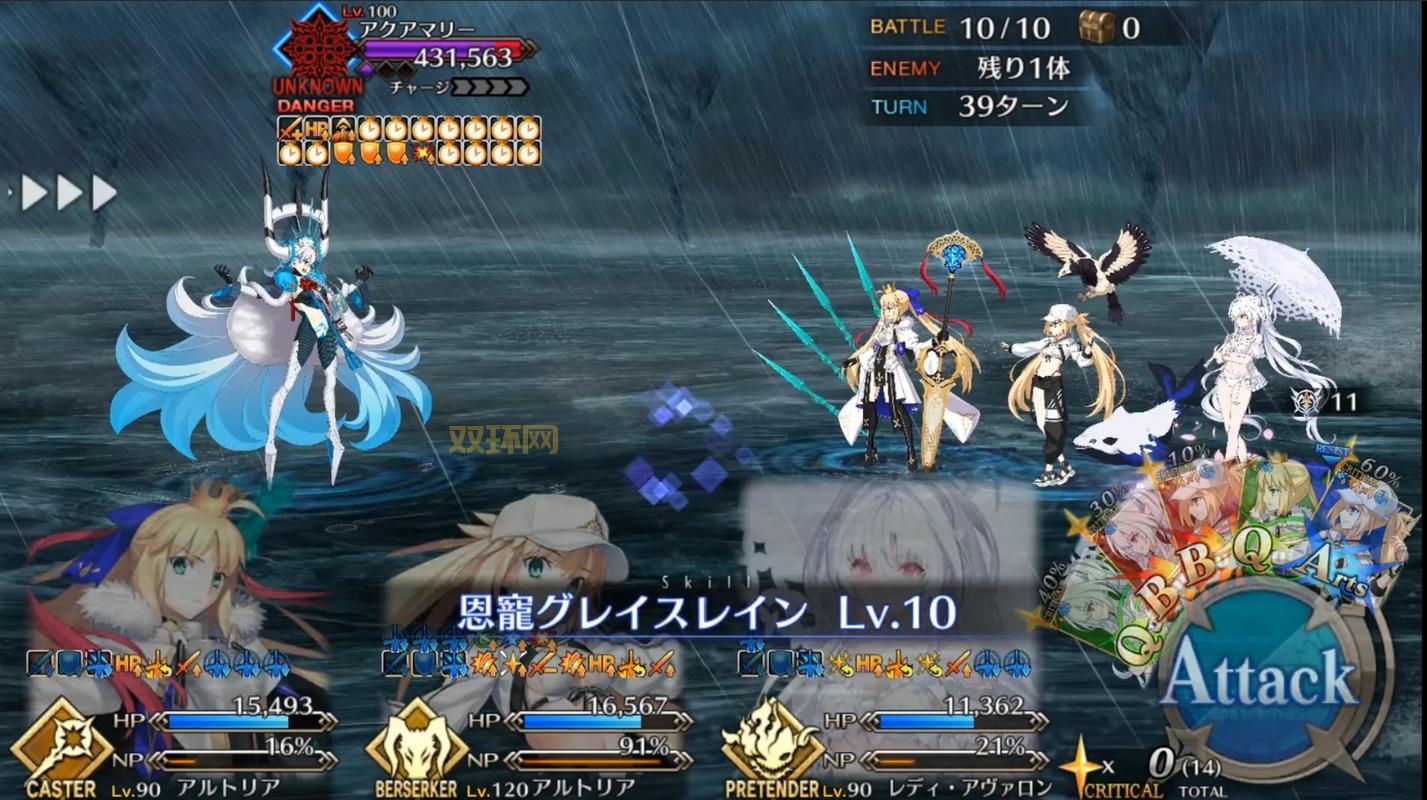
Task: Inspect the enemy's buff icon rows
Action: point(409,141)
